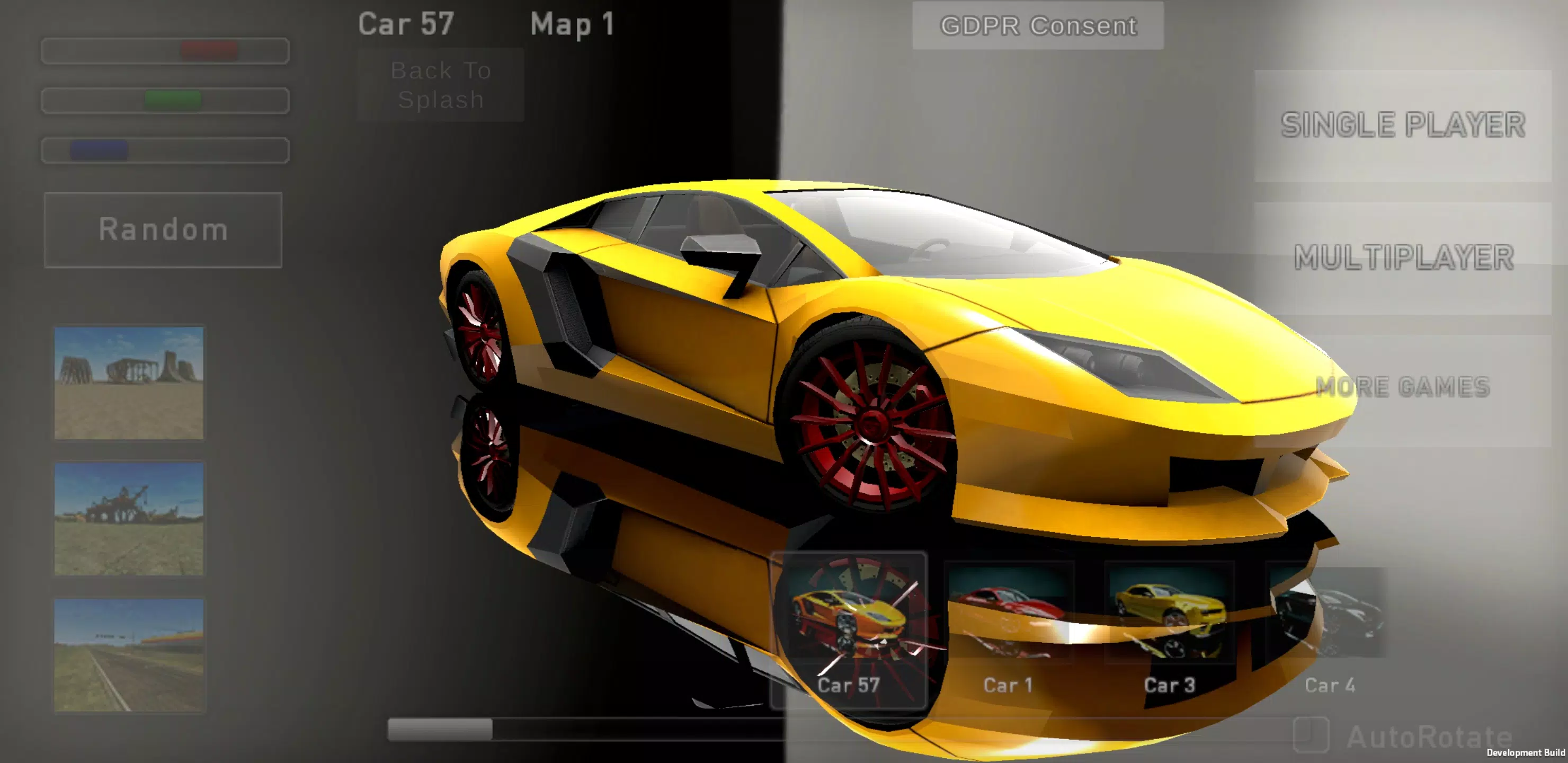
Task: Click the Map 1 title label
Action: coord(572,24)
